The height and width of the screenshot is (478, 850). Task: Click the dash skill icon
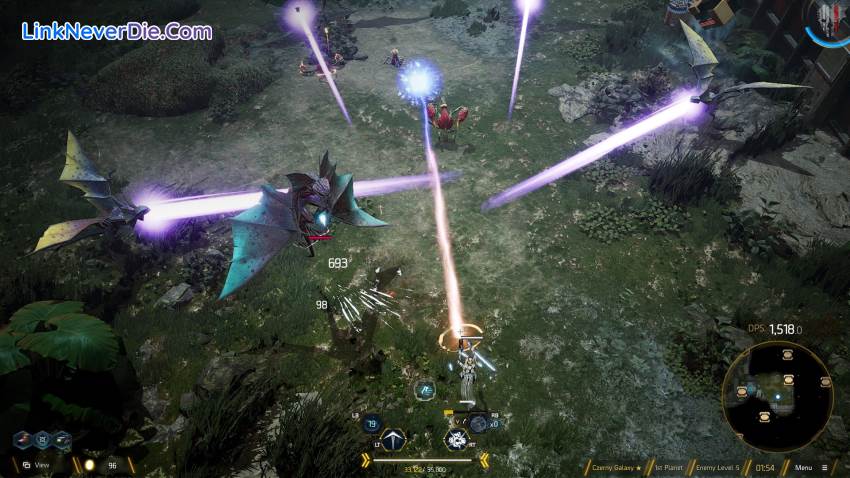tap(423, 390)
